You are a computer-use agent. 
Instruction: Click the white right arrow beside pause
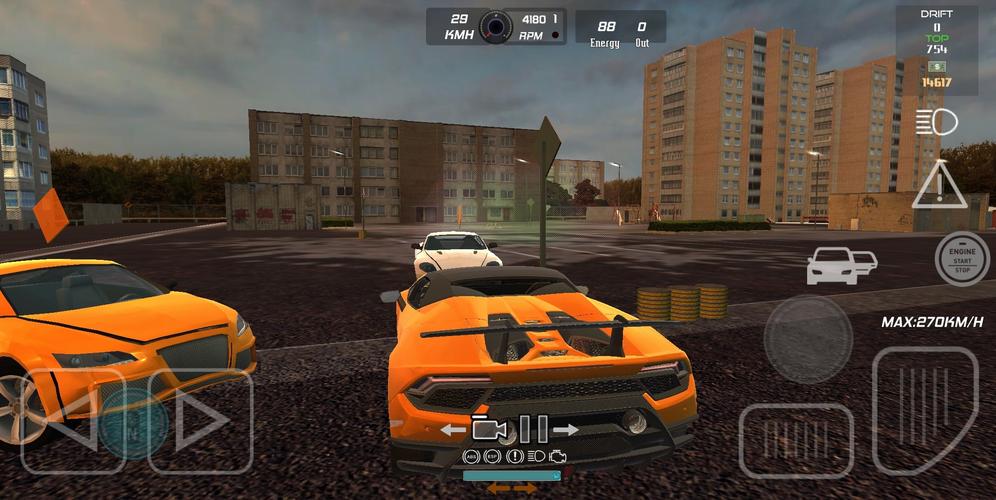point(566,430)
